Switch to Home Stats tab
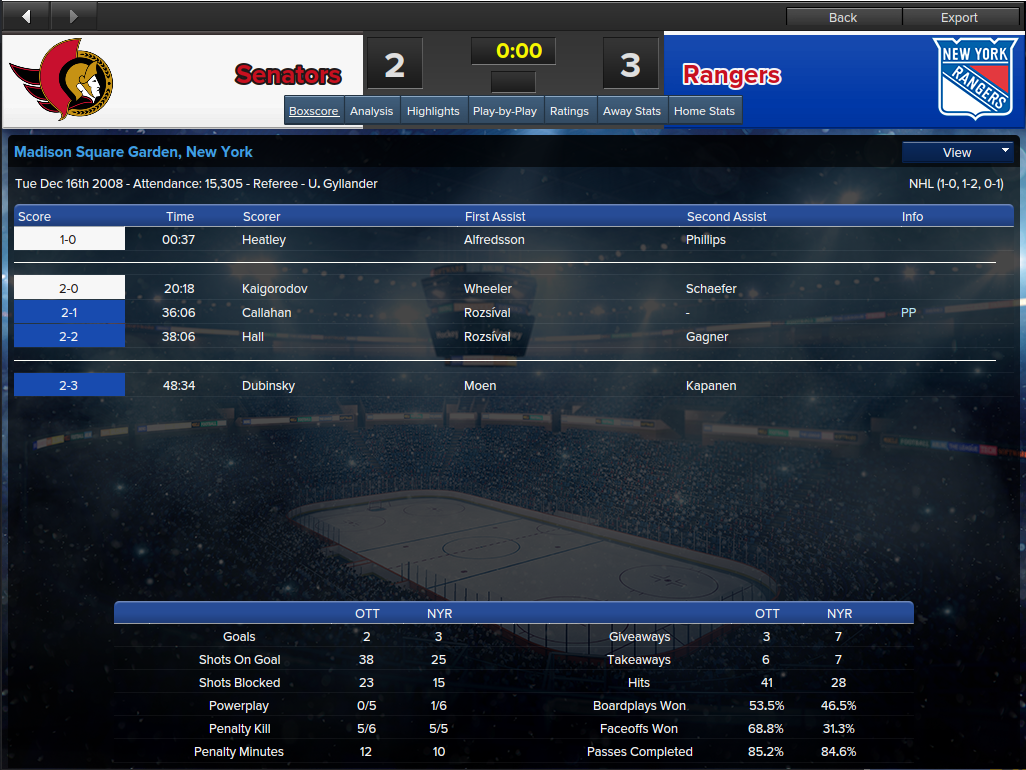 pos(704,111)
